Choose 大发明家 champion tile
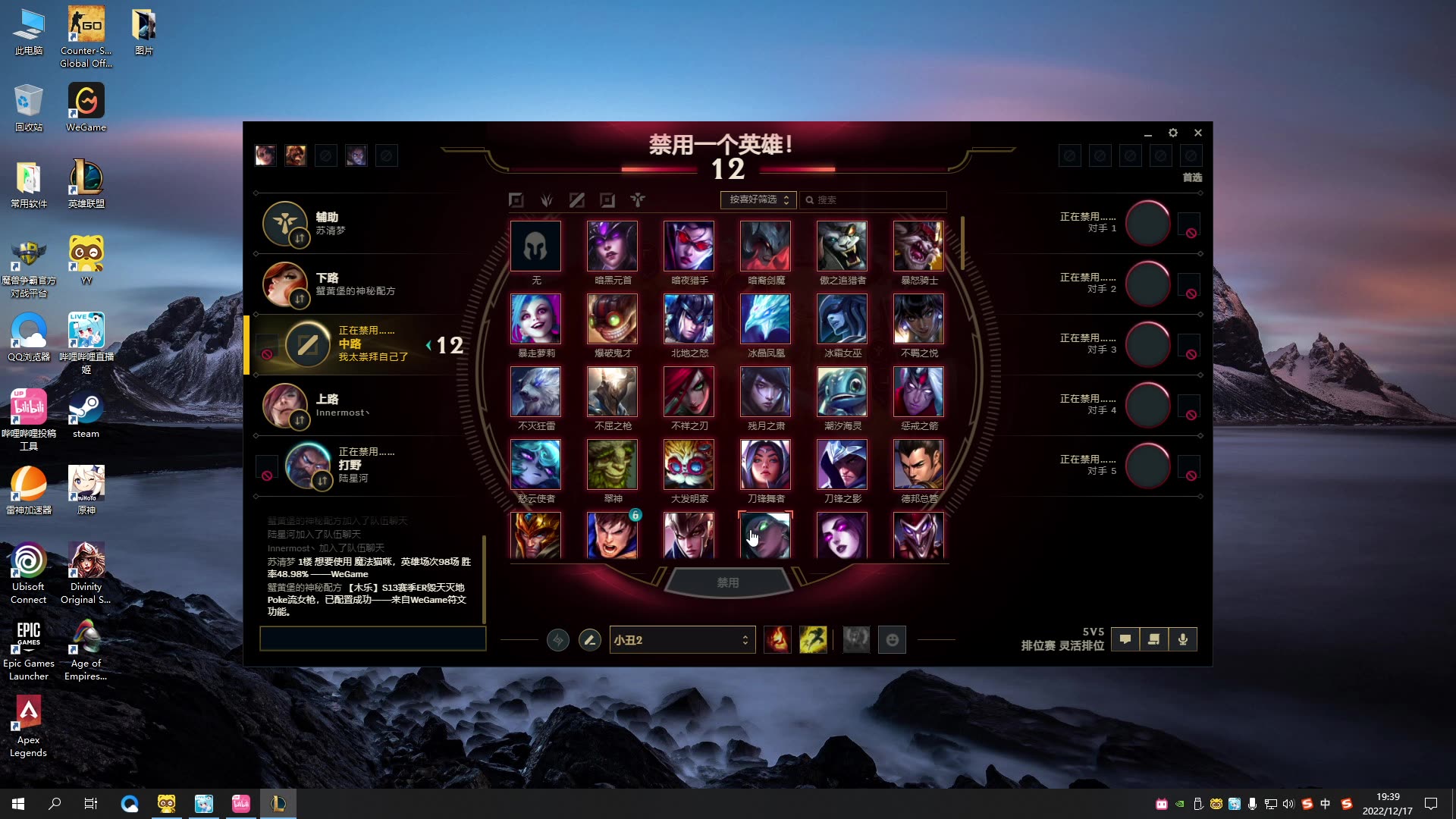This screenshot has width=1456, height=819. 689,465
